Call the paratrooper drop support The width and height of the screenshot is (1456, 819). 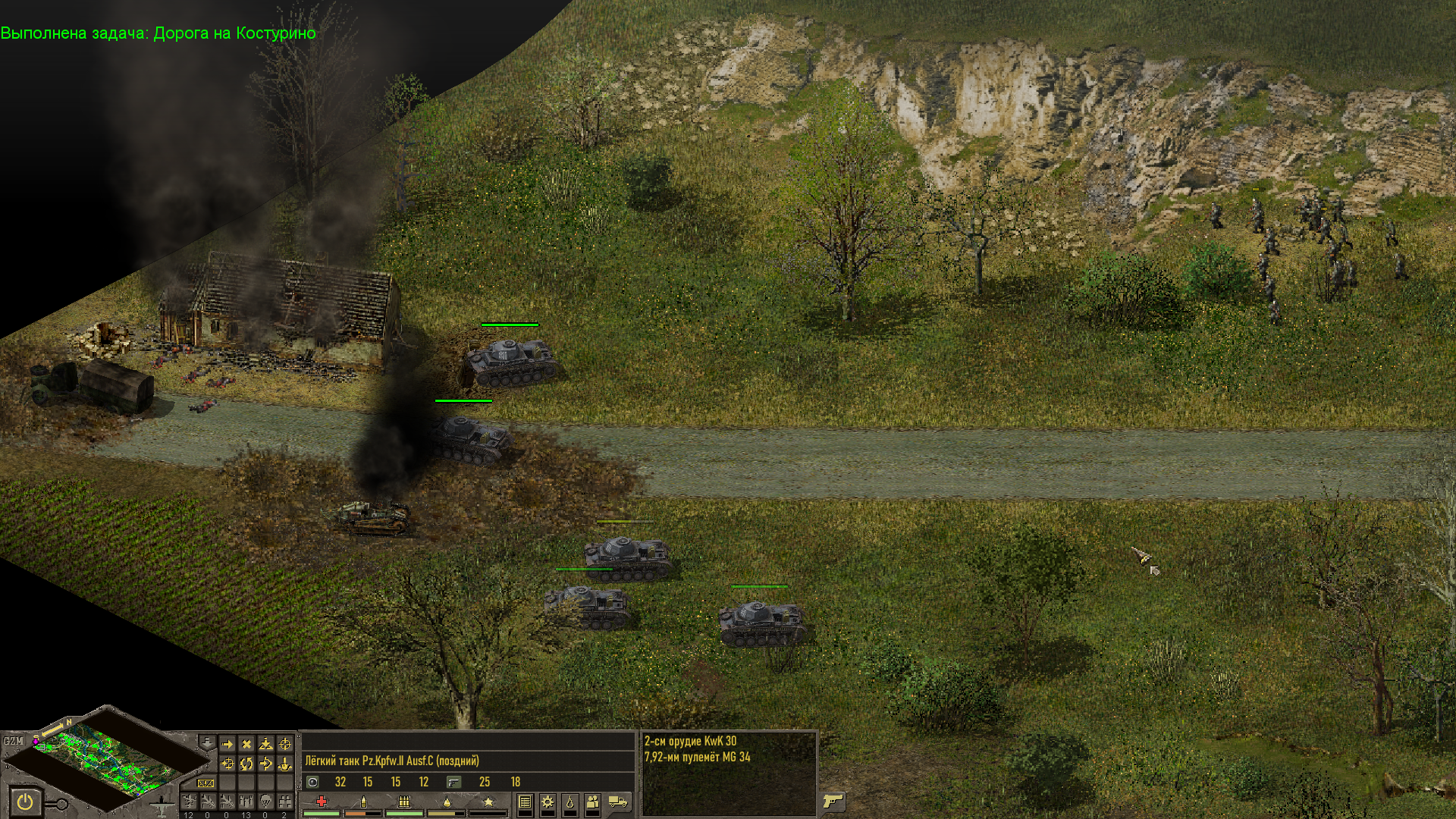point(265,802)
